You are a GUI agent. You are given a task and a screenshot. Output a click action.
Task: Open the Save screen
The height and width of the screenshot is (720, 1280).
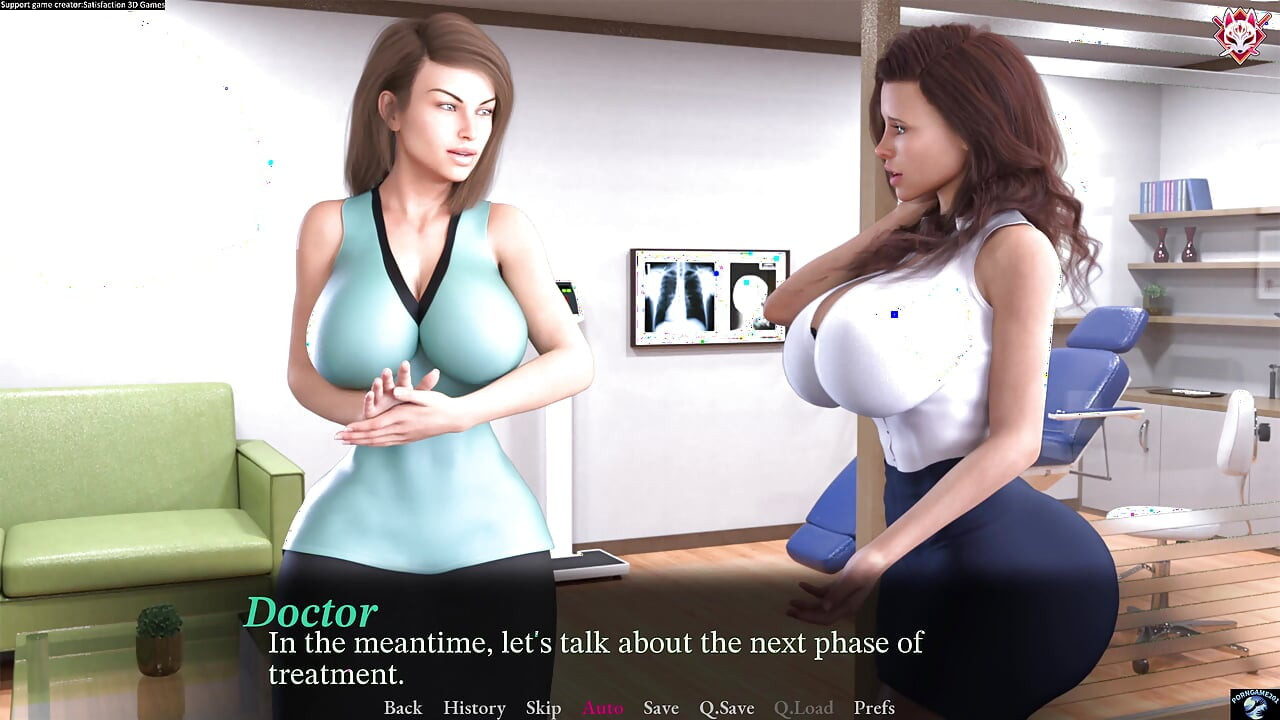(x=660, y=707)
